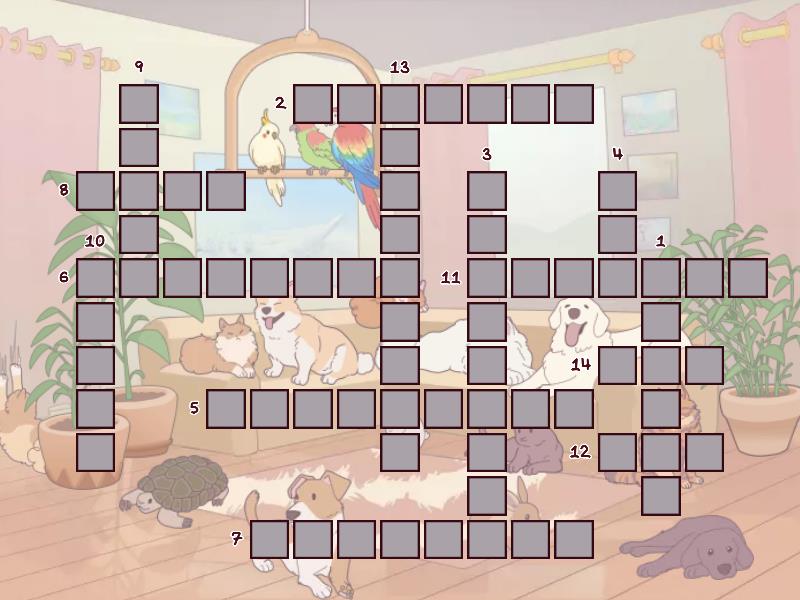800x600 pixels.
Task: Select the bottom square of 10 down
Action: pyautogui.click(x=95, y=452)
